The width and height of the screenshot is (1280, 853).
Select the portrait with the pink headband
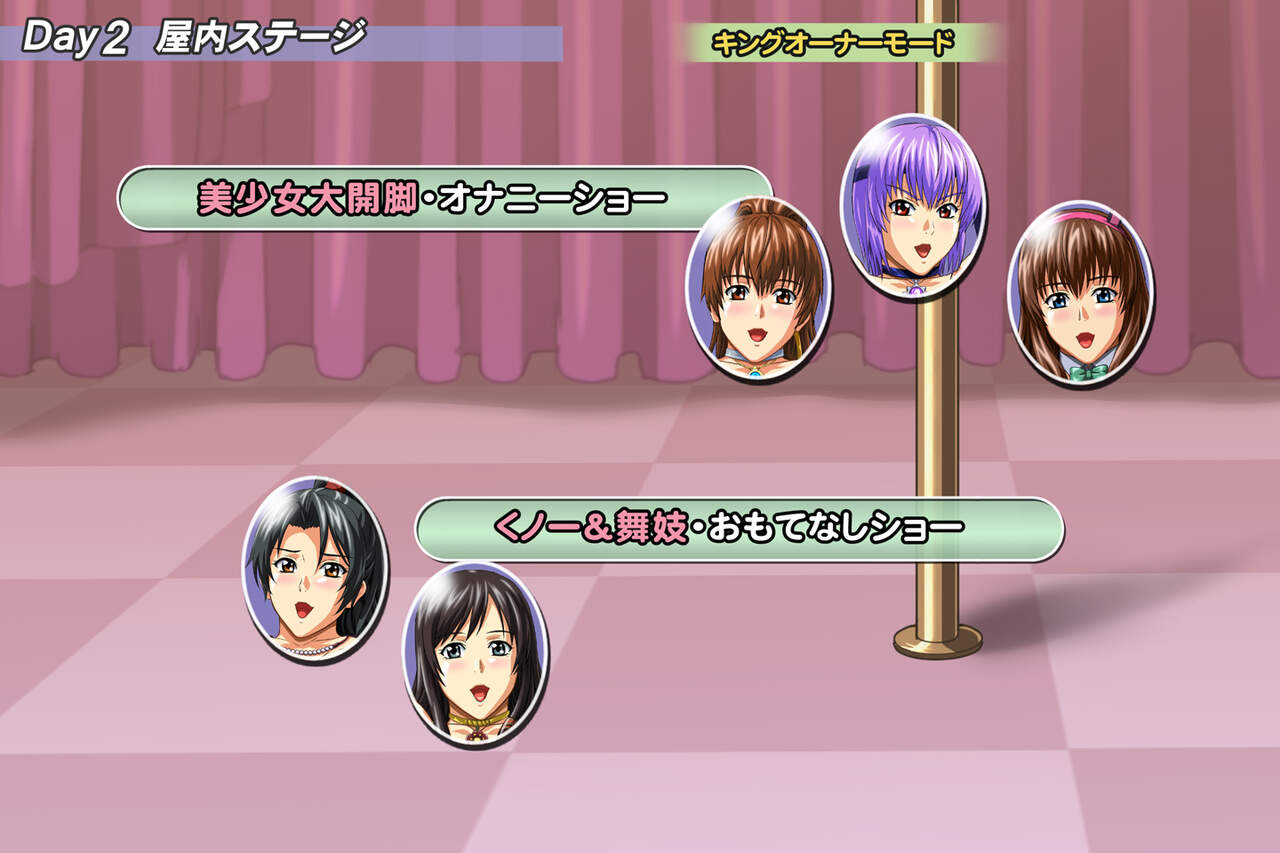pos(1080,293)
